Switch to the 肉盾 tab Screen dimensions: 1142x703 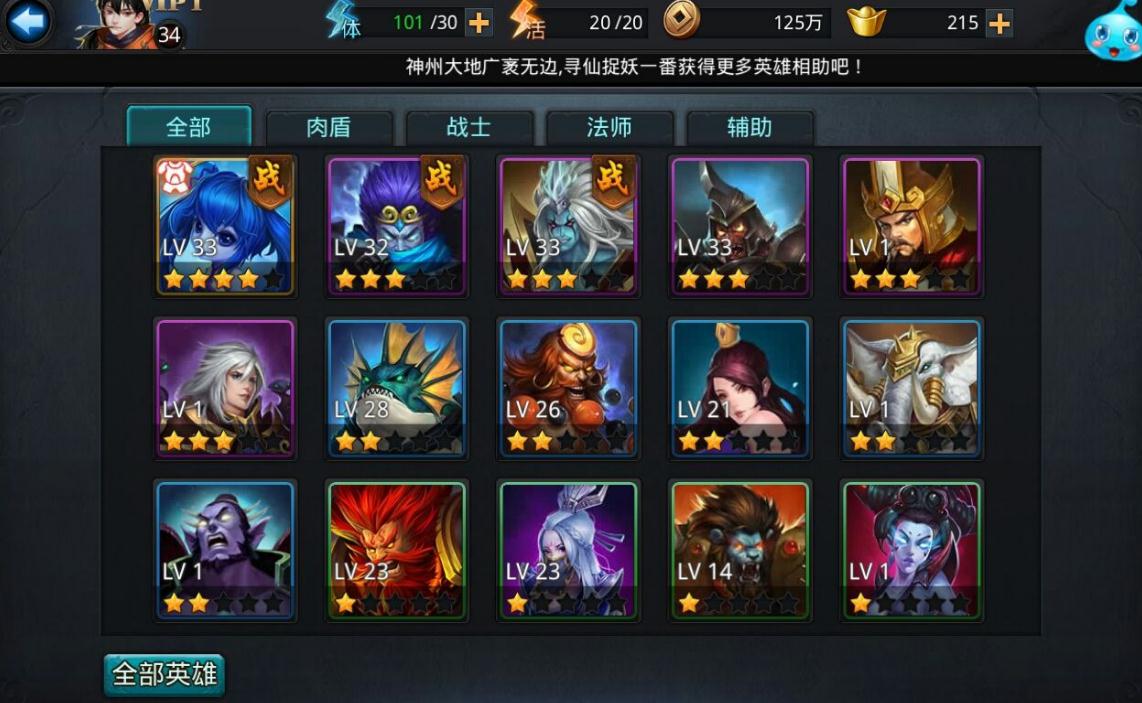point(328,128)
